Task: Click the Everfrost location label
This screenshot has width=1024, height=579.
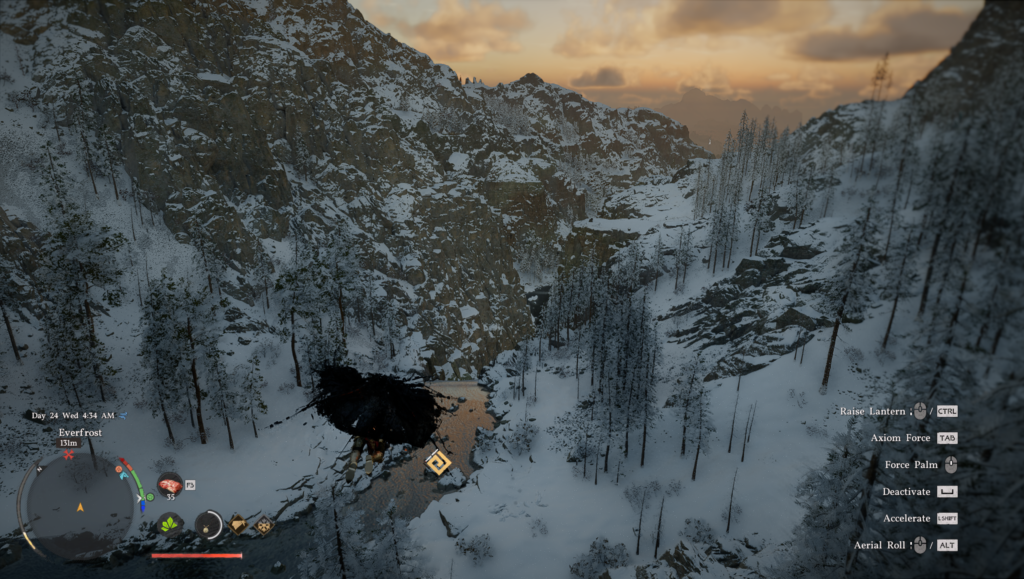Action: click(80, 432)
